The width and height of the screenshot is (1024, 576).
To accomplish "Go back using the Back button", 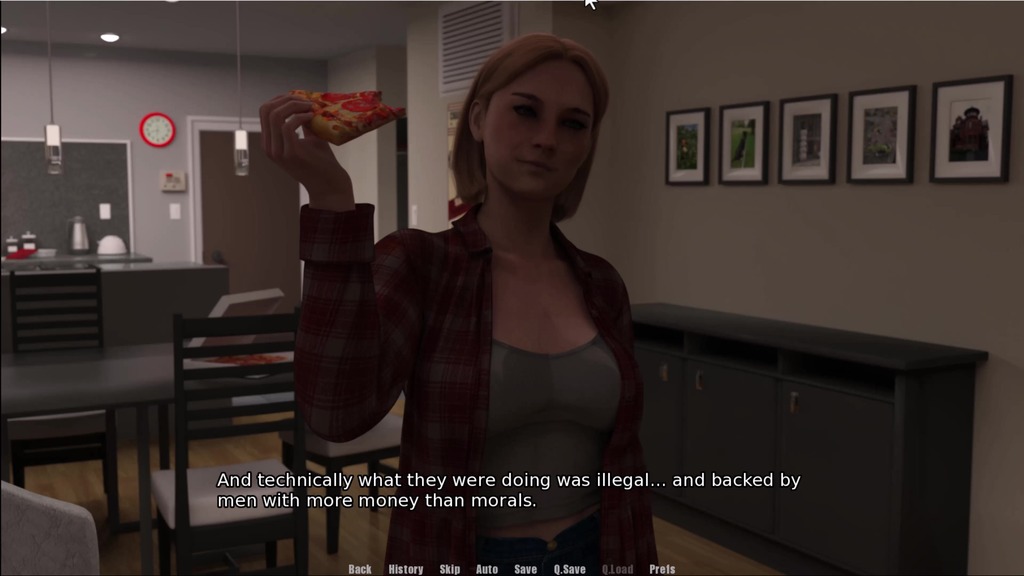I will [x=360, y=569].
